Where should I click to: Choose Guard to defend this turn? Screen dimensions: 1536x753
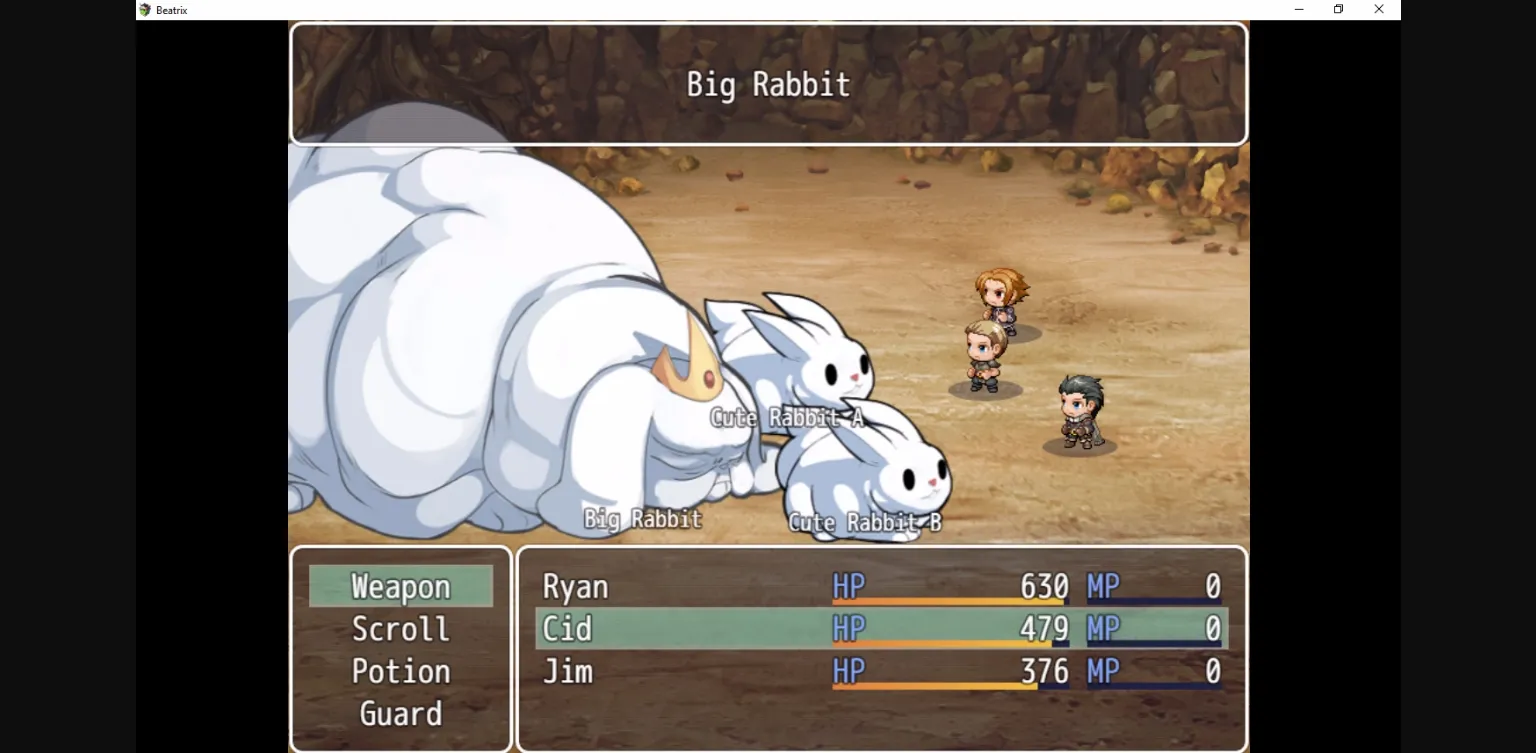[x=400, y=713]
